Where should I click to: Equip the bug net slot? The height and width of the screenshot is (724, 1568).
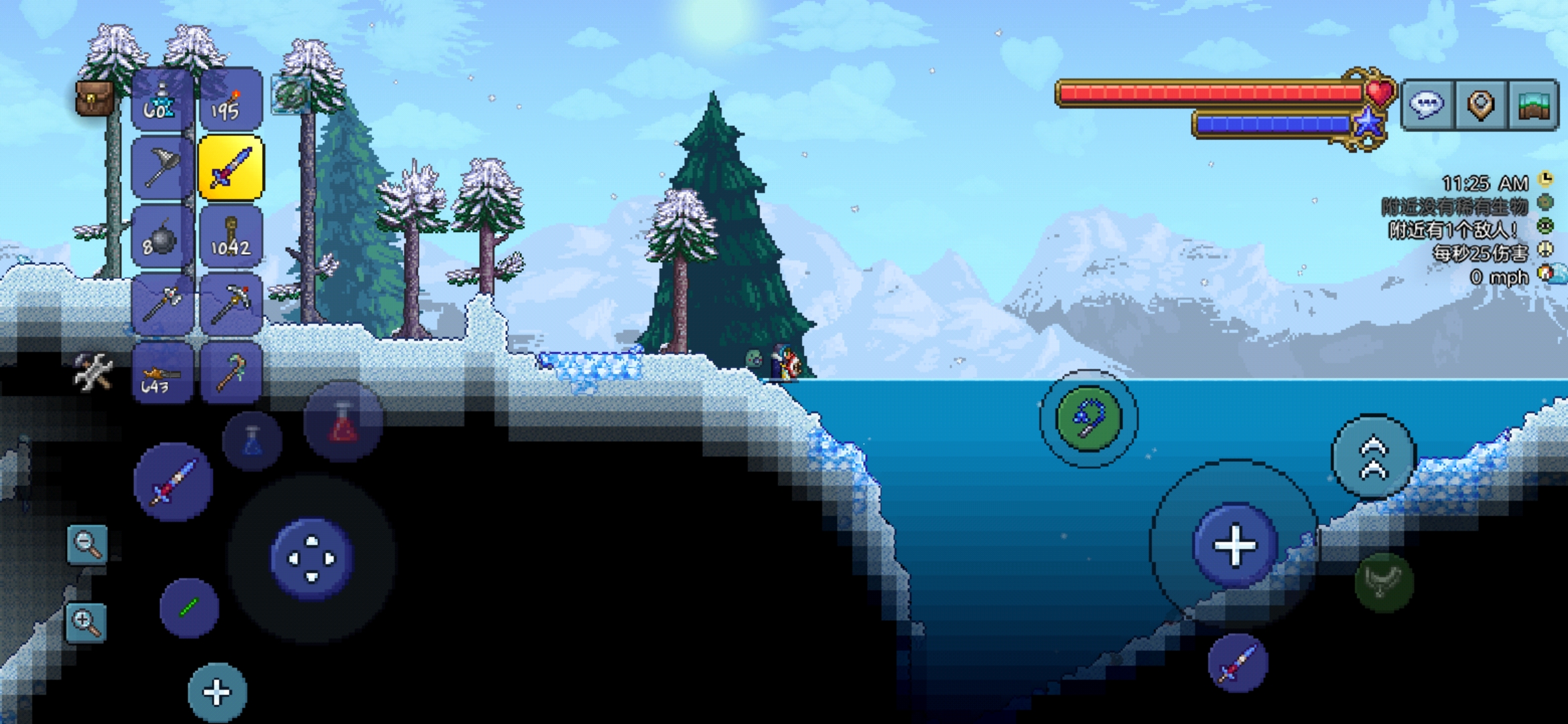162,168
